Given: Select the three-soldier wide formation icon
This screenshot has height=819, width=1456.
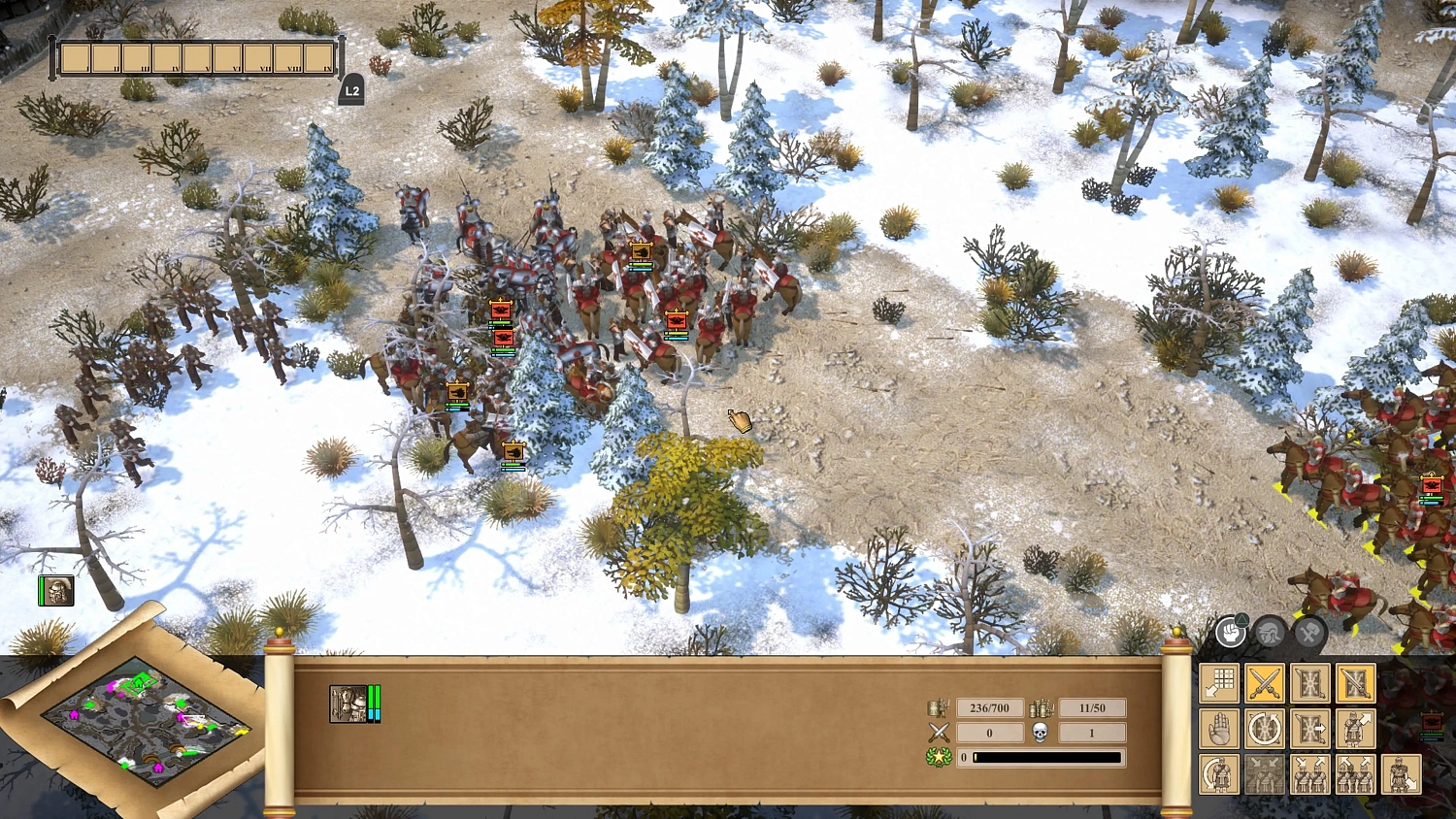Looking at the screenshot, I should [1356, 774].
